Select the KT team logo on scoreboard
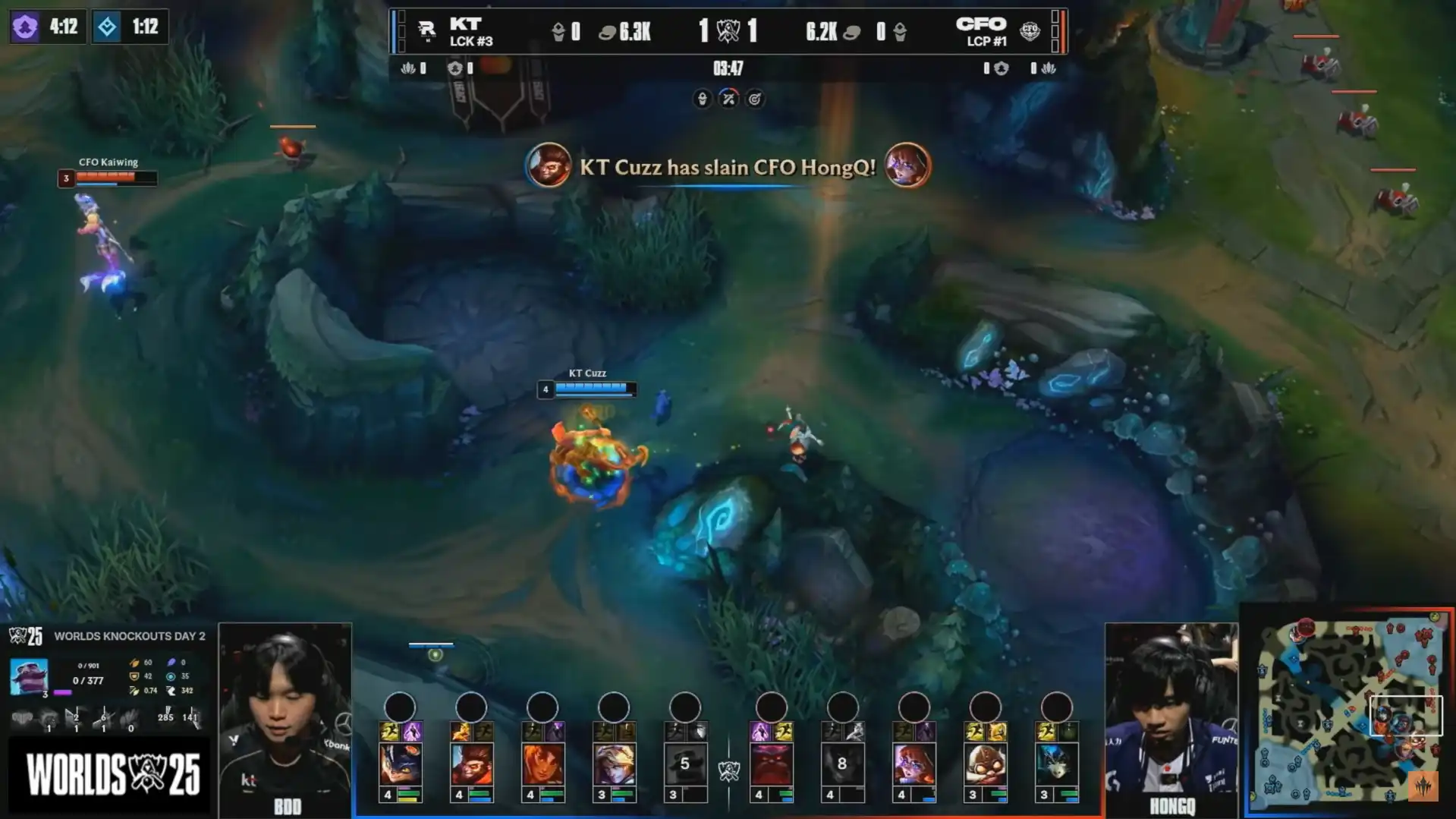The image size is (1456, 819). [x=426, y=30]
